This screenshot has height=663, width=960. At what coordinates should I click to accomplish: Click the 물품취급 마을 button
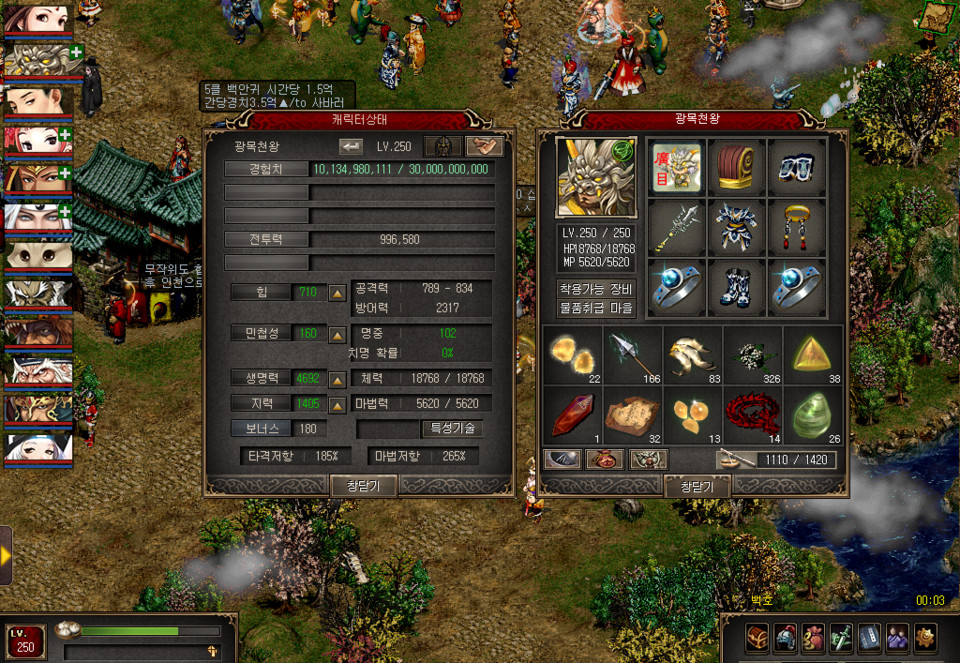pos(595,308)
